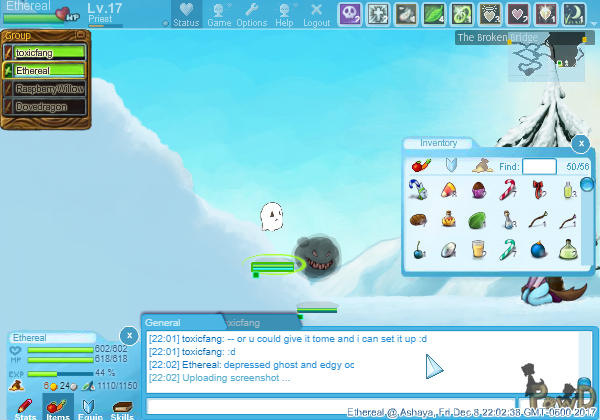Open the Options menu

coord(251,13)
